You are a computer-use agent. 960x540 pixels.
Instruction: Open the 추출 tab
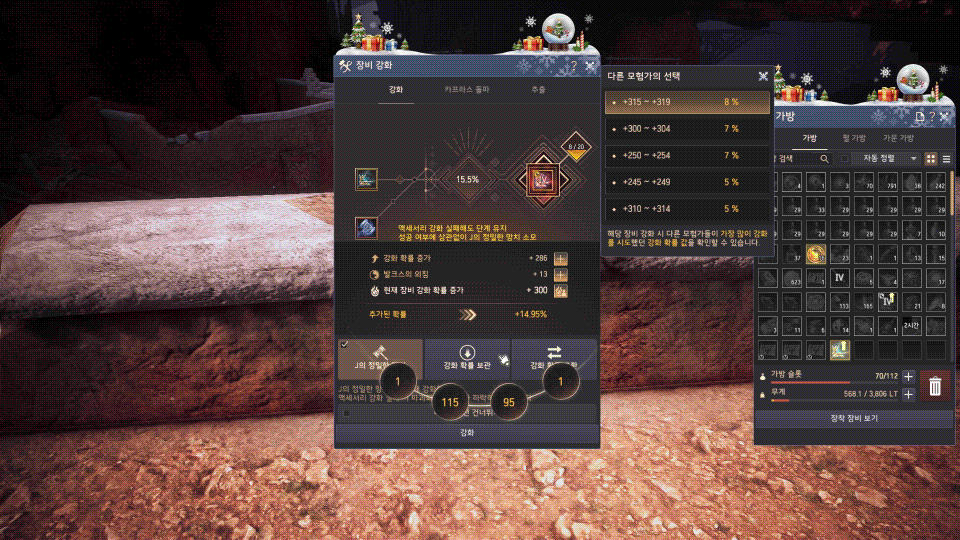pyautogui.click(x=538, y=90)
